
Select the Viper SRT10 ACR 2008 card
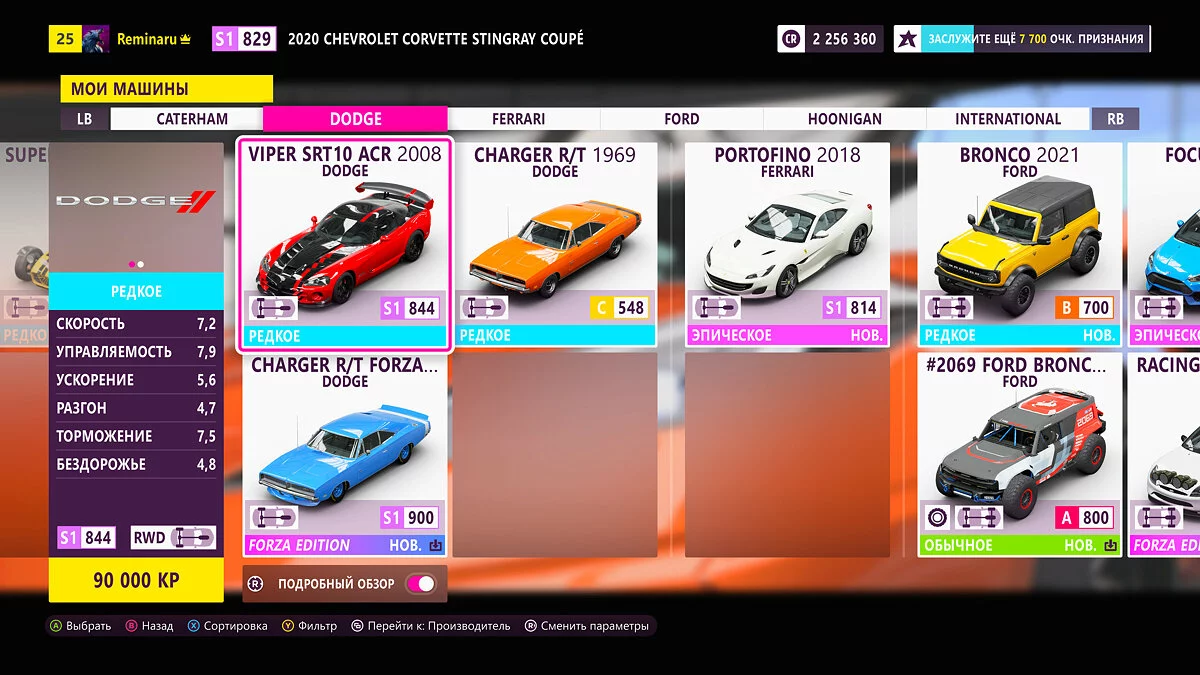point(345,244)
